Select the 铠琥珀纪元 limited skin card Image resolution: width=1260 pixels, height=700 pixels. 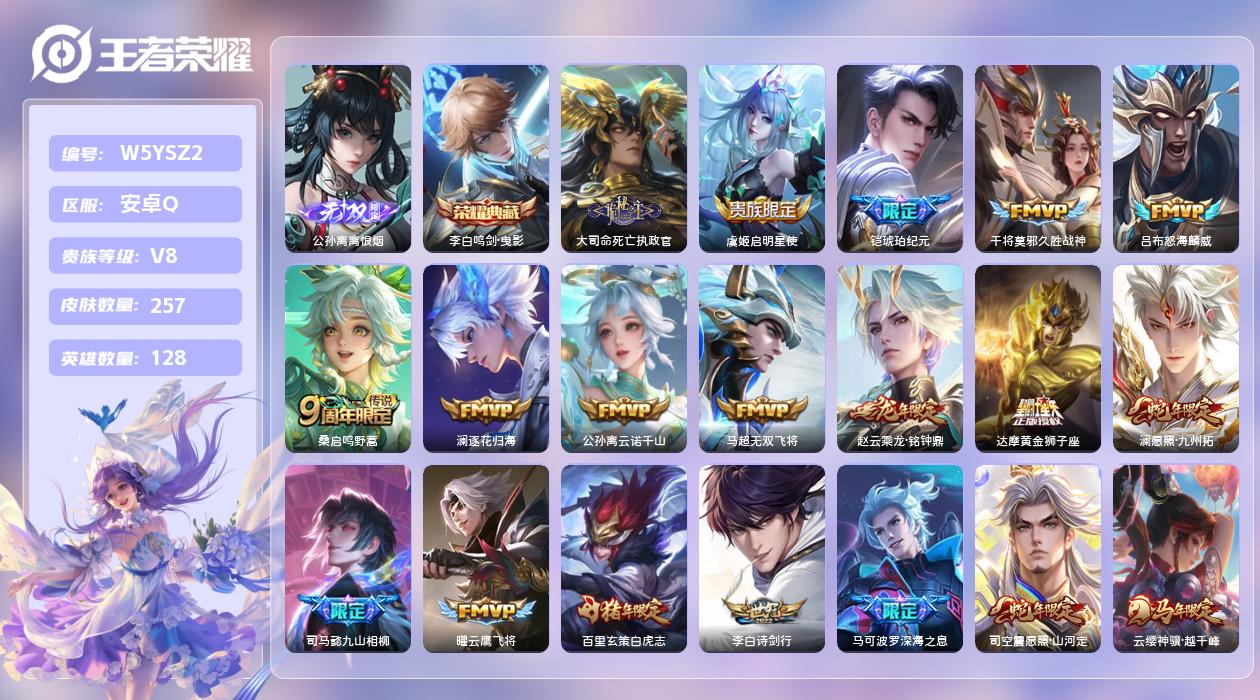(900, 158)
